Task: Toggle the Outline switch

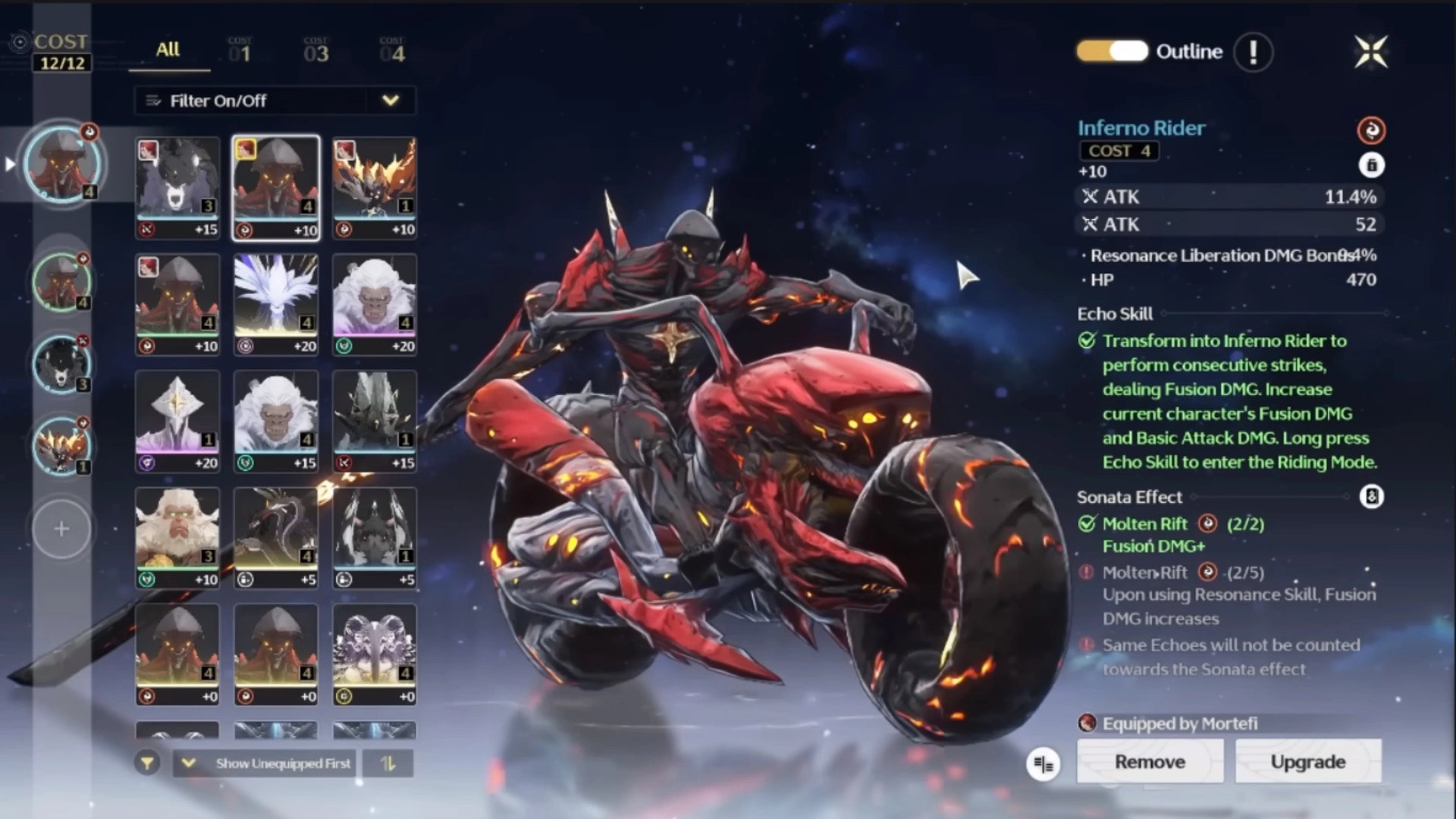Action: coord(1112,52)
